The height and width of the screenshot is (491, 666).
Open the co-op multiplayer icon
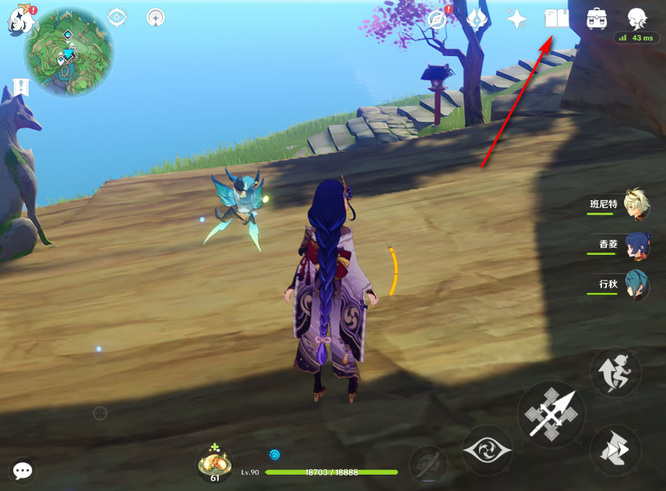(x=155, y=18)
